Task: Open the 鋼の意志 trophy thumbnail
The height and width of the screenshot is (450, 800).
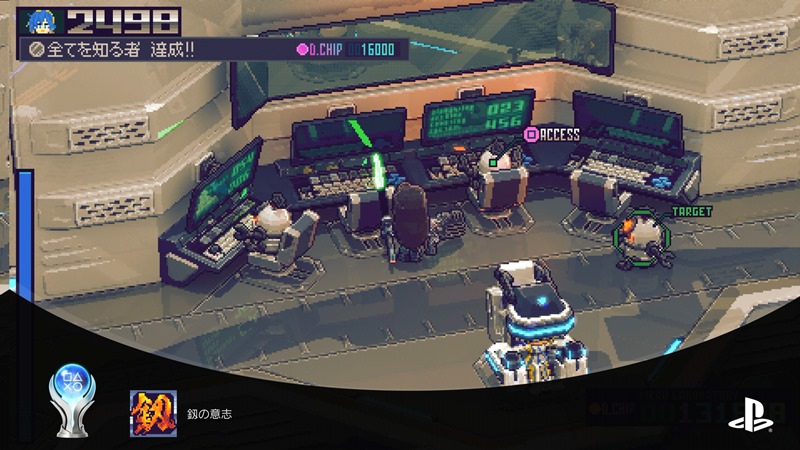Action: pyautogui.click(x=153, y=413)
